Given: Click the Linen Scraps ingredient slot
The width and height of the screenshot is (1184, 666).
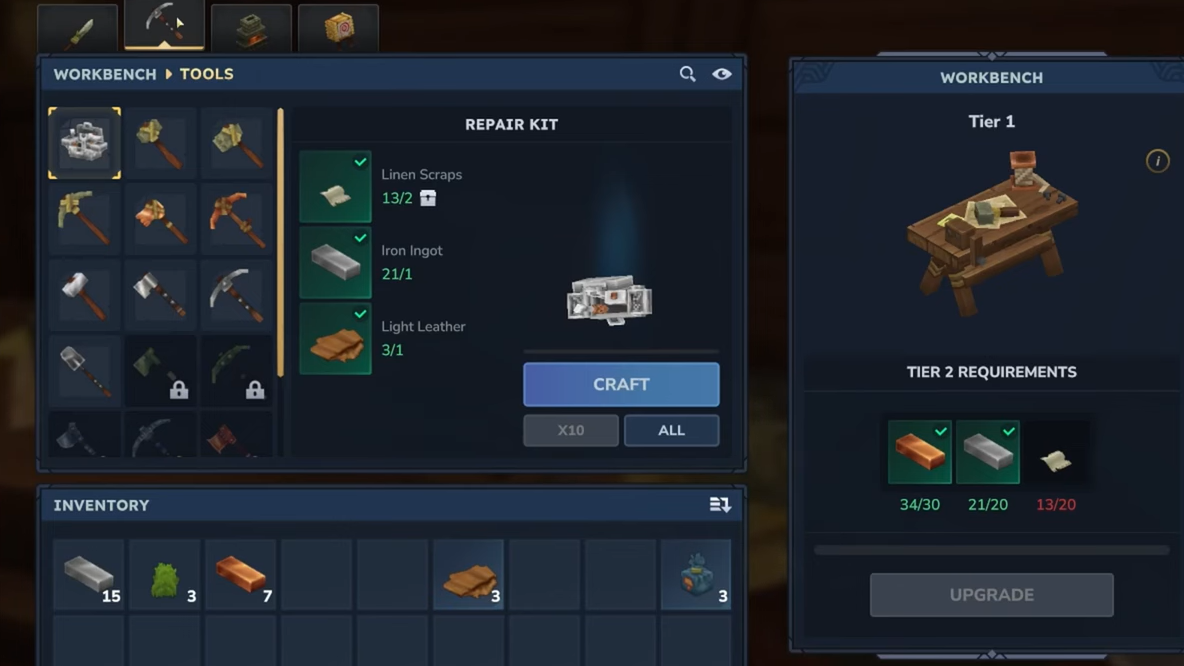Looking at the screenshot, I should tap(335, 187).
